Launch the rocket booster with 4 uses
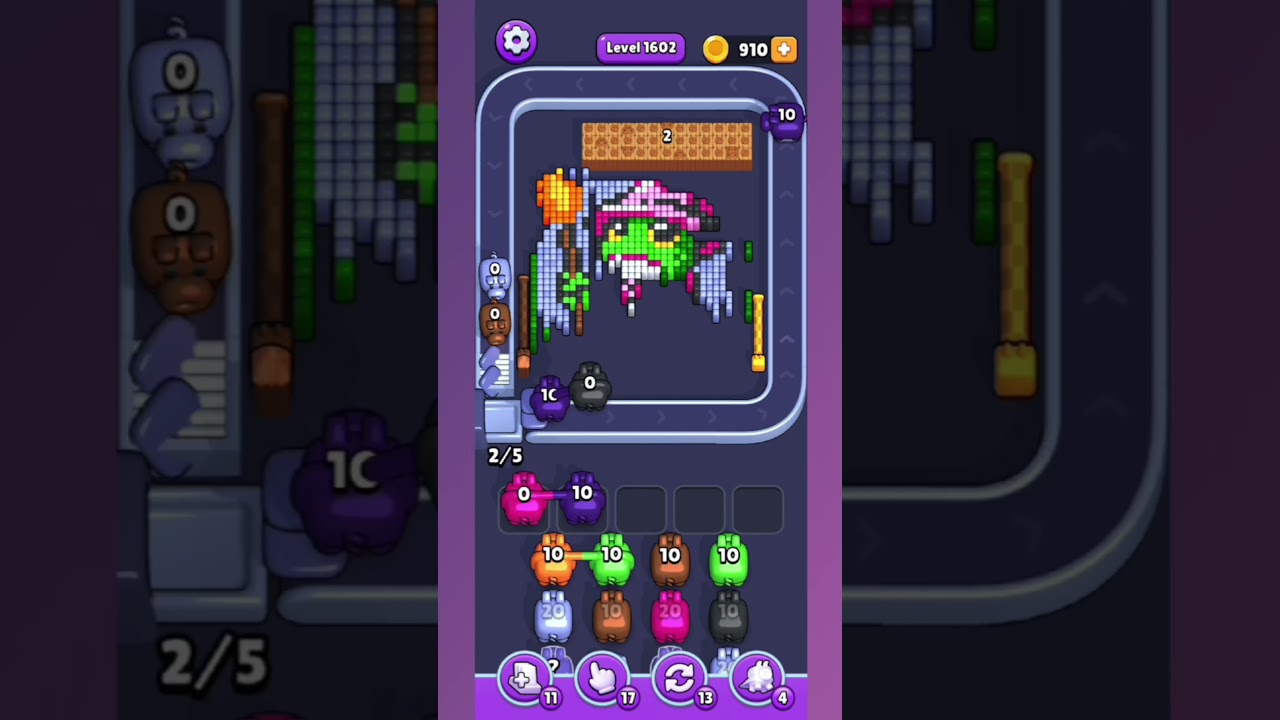 [758, 678]
